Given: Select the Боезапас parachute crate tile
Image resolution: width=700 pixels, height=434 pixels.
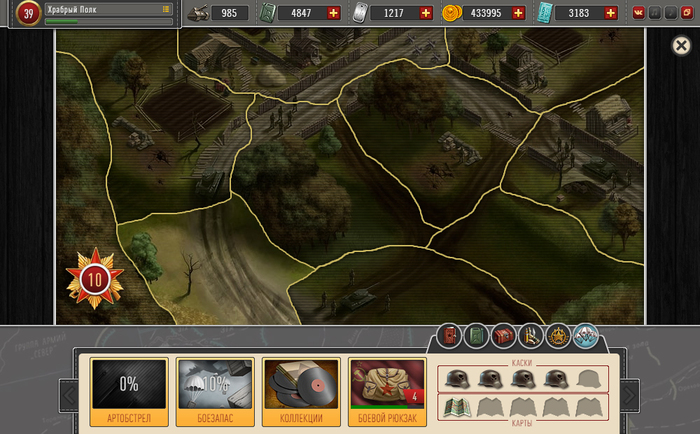Looking at the screenshot, I should click(x=215, y=391).
